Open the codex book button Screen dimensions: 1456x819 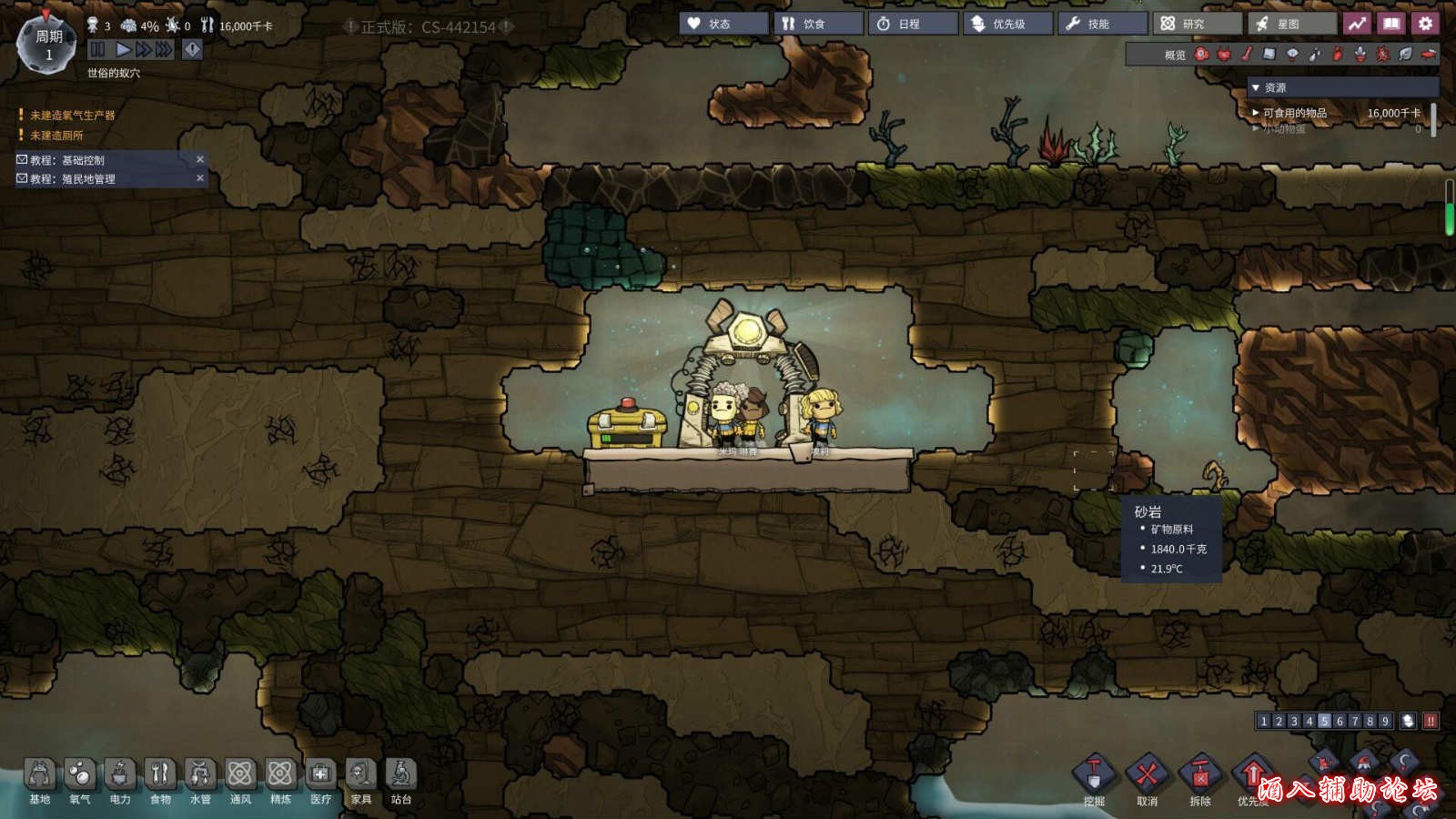[x=1391, y=24]
